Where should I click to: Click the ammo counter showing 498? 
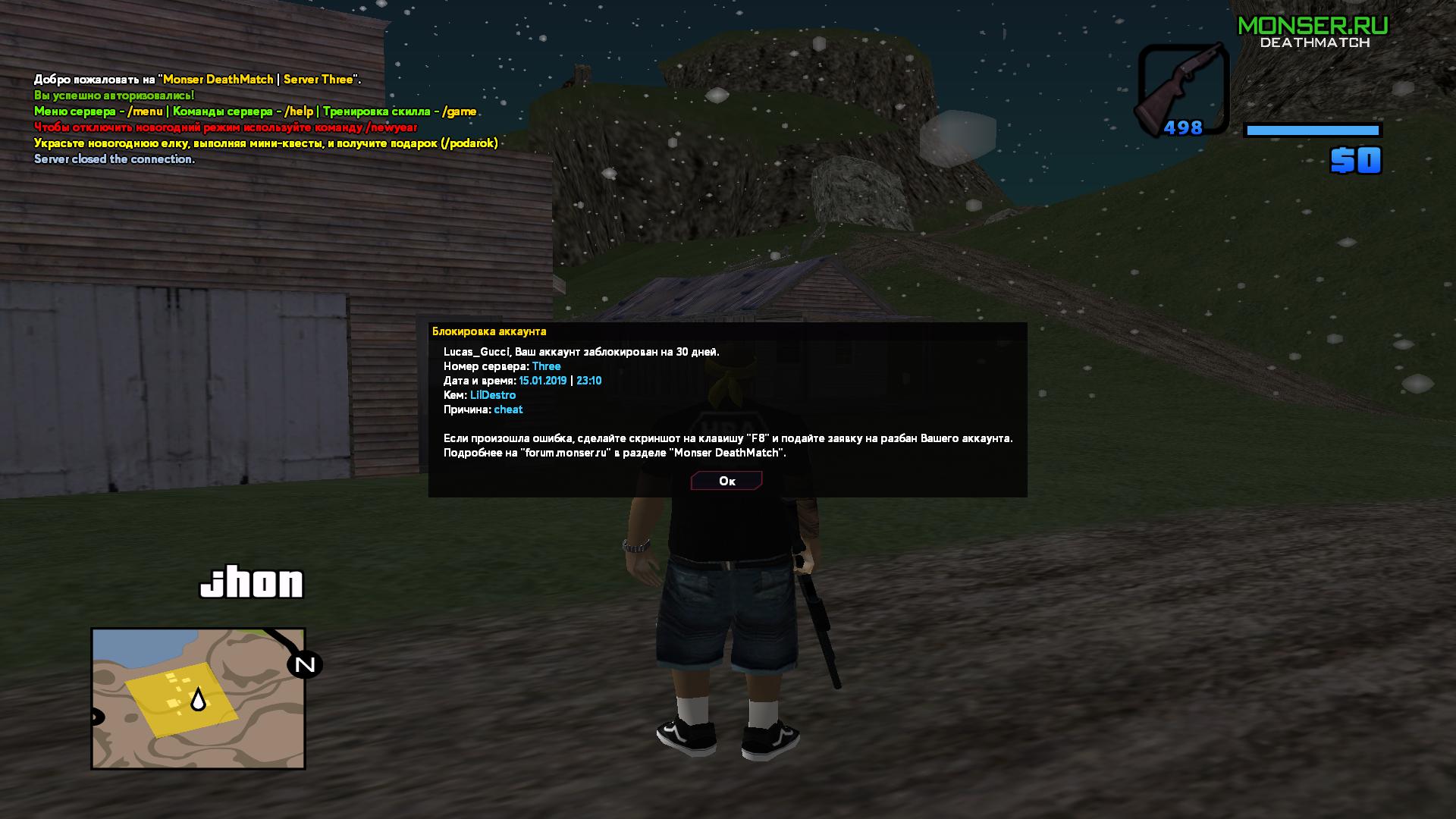[1184, 127]
